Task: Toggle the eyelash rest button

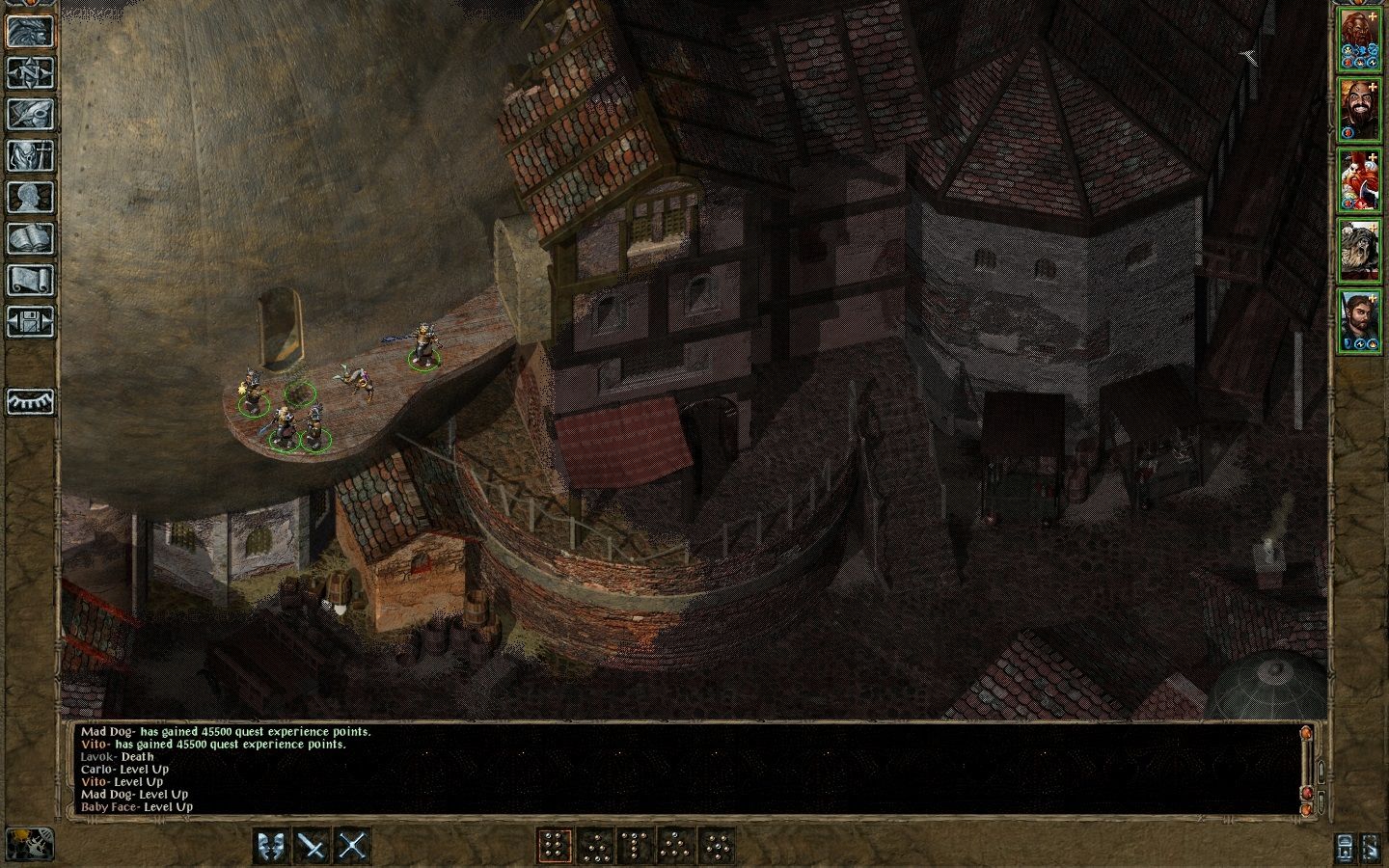Action: pyautogui.click(x=30, y=401)
